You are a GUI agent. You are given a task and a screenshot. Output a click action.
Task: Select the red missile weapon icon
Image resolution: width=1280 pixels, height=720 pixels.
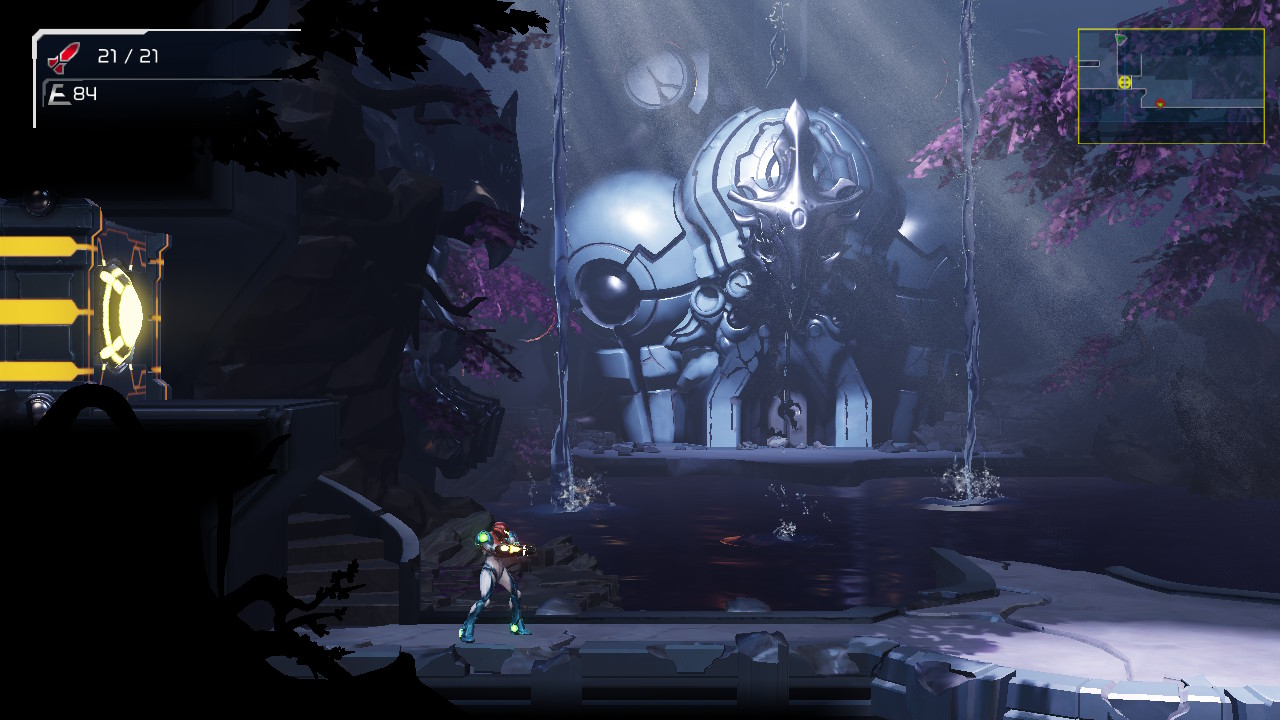63,57
